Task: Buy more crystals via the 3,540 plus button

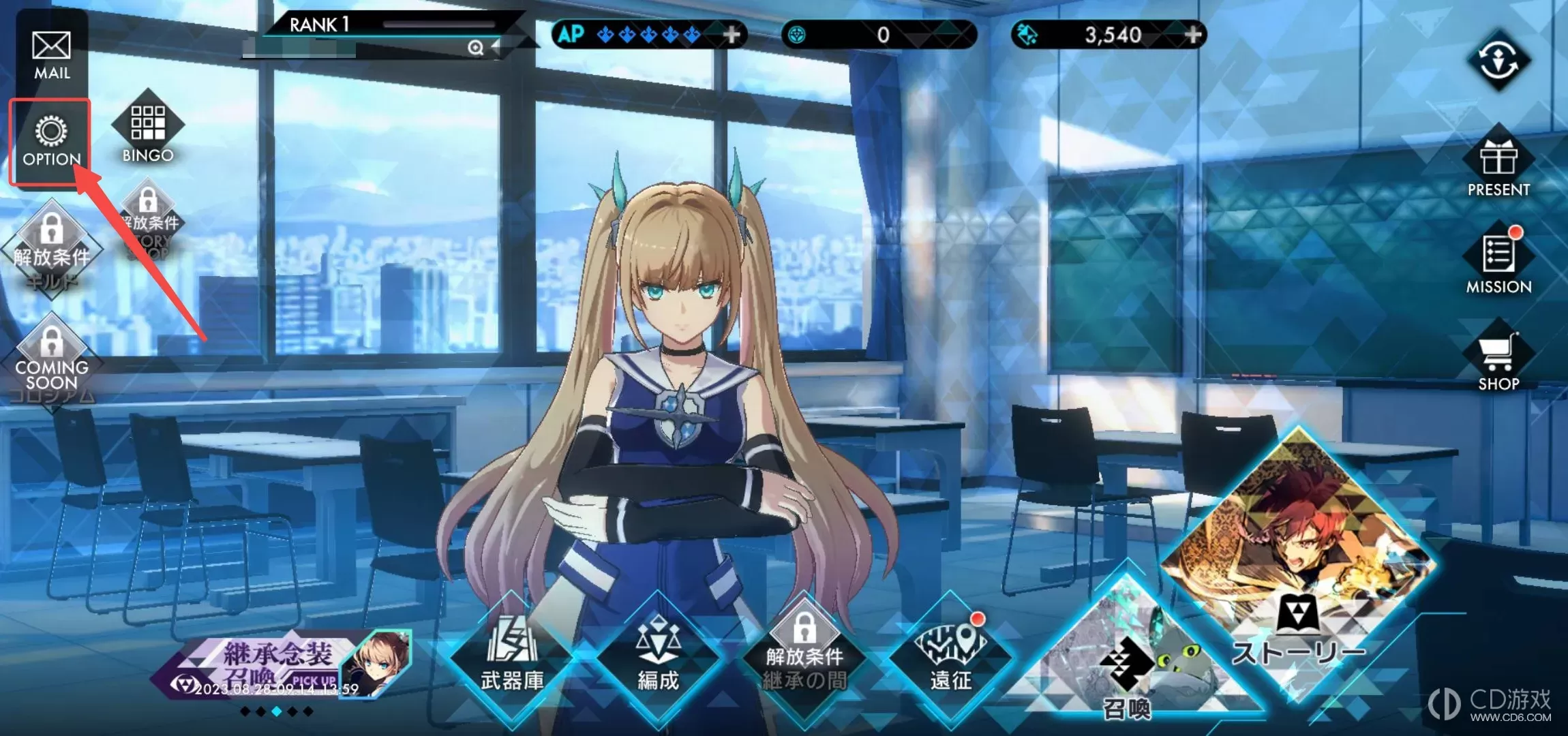Action: coord(1192,34)
